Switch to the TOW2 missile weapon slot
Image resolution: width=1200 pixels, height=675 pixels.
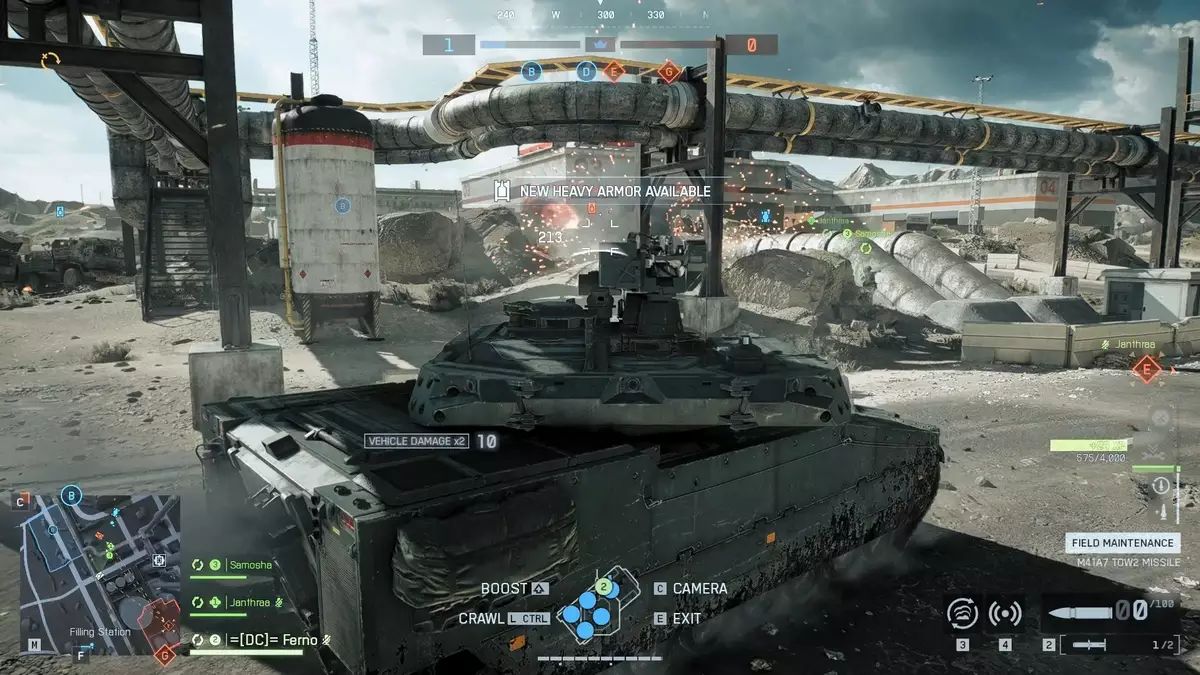[x=1106, y=645]
